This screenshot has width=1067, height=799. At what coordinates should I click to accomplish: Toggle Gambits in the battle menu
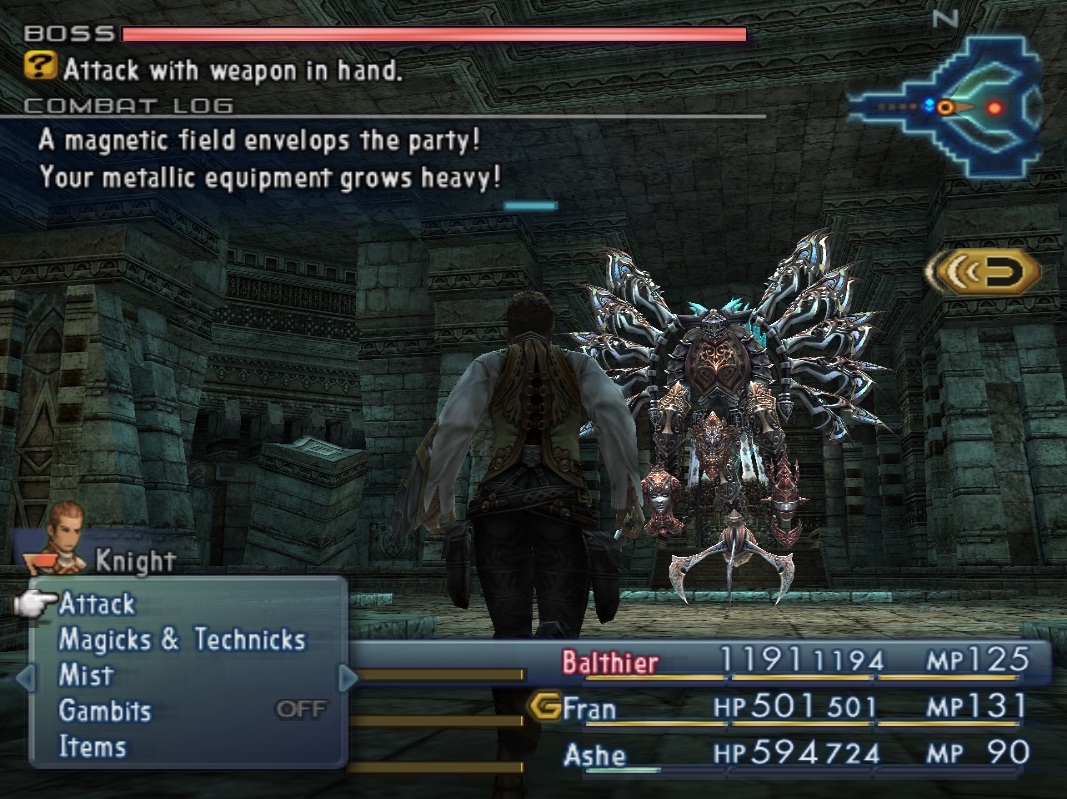(105, 712)
